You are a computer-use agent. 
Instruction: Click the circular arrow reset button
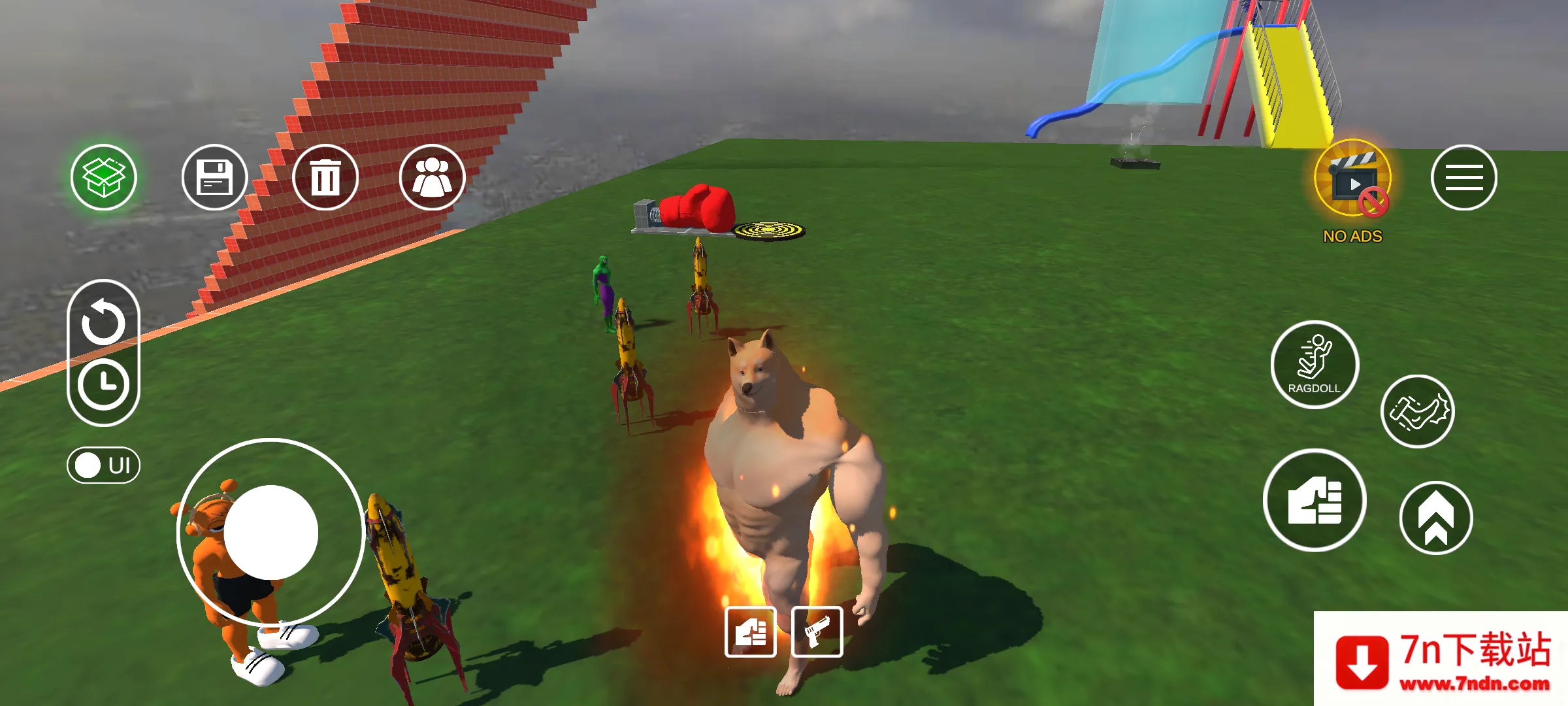pos(103,322)
